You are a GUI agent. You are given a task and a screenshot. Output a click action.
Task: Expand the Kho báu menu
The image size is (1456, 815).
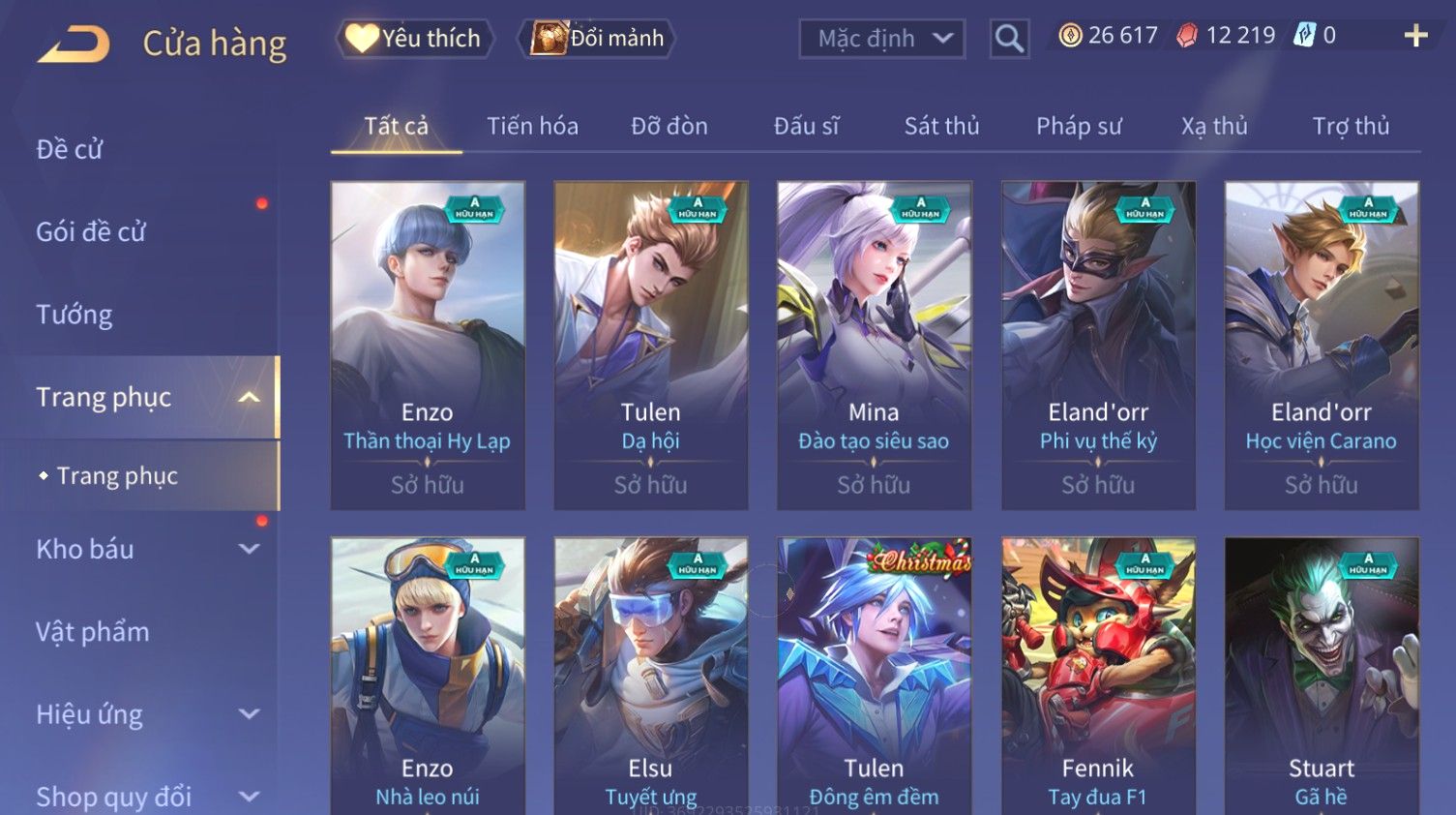145,549
